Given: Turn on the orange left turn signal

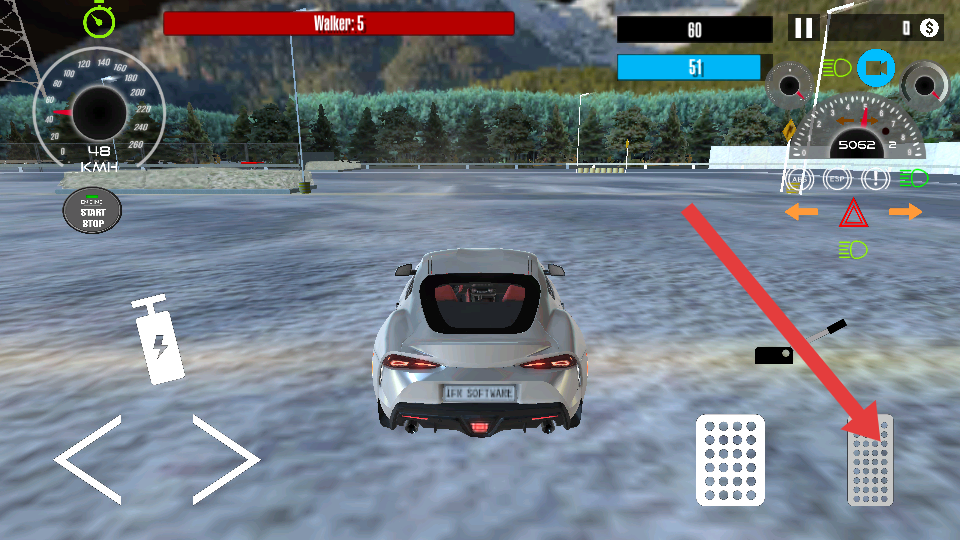Looking at the screenshot, I should (x=801, y=212).
